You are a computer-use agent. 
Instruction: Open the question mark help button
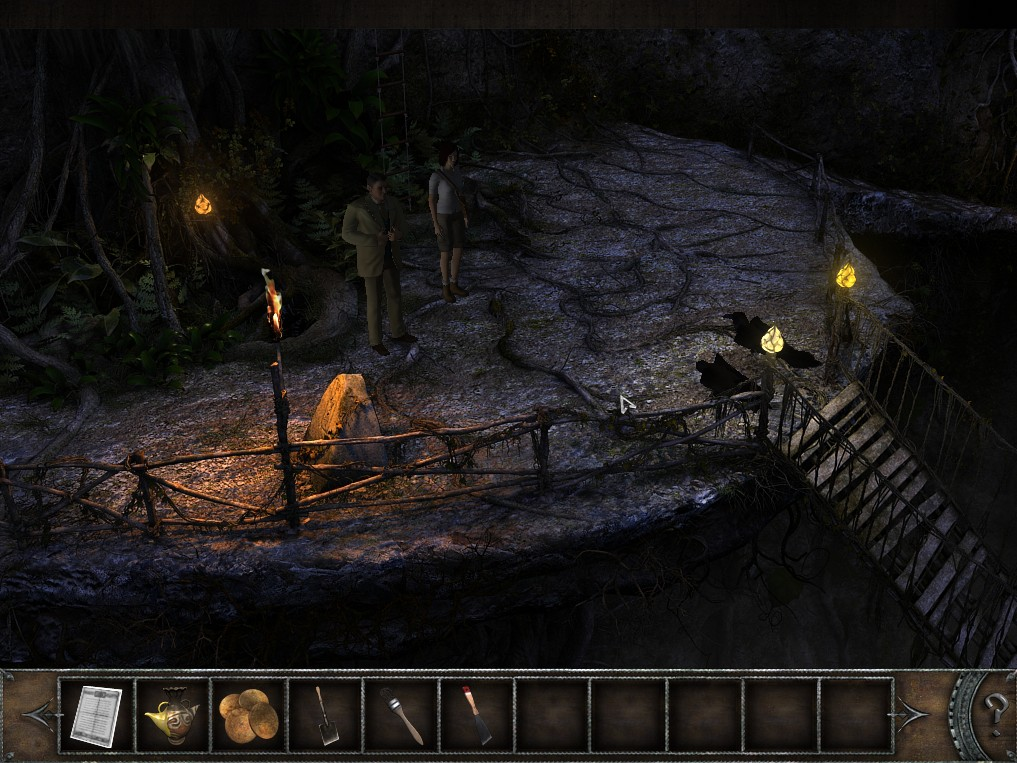point(994,714)
